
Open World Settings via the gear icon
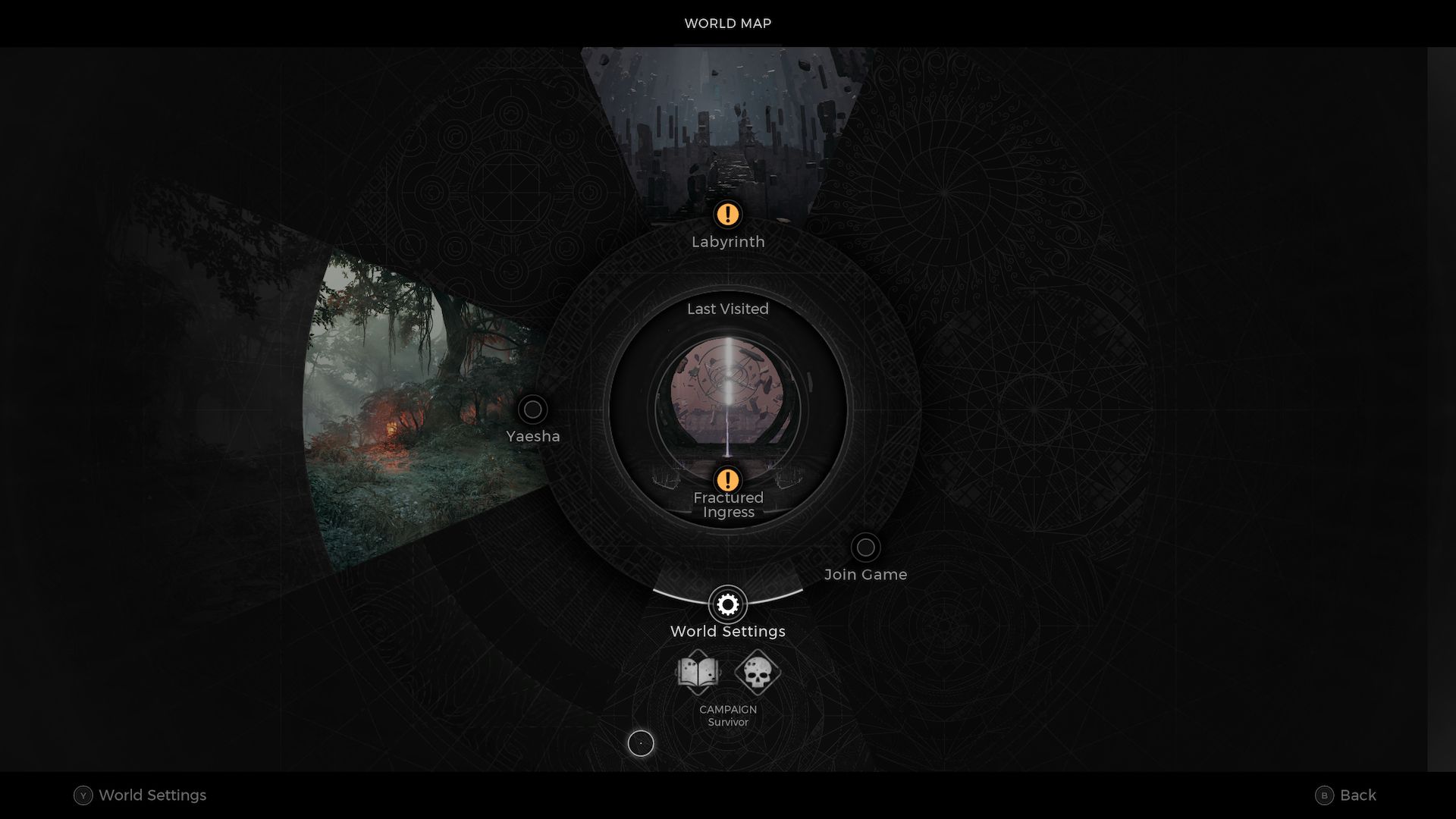pos(727,605)
